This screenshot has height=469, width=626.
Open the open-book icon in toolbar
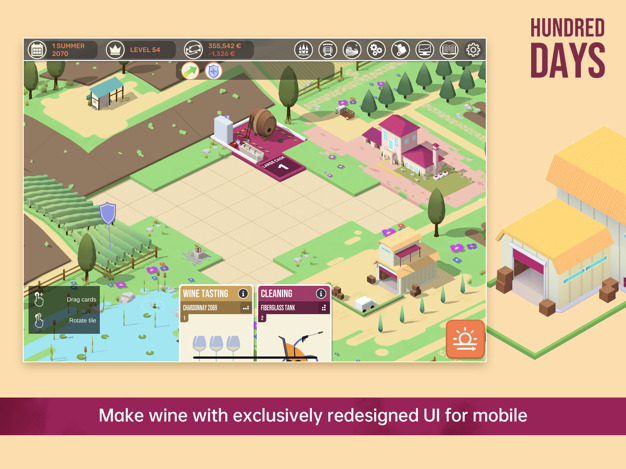point(449,49)
